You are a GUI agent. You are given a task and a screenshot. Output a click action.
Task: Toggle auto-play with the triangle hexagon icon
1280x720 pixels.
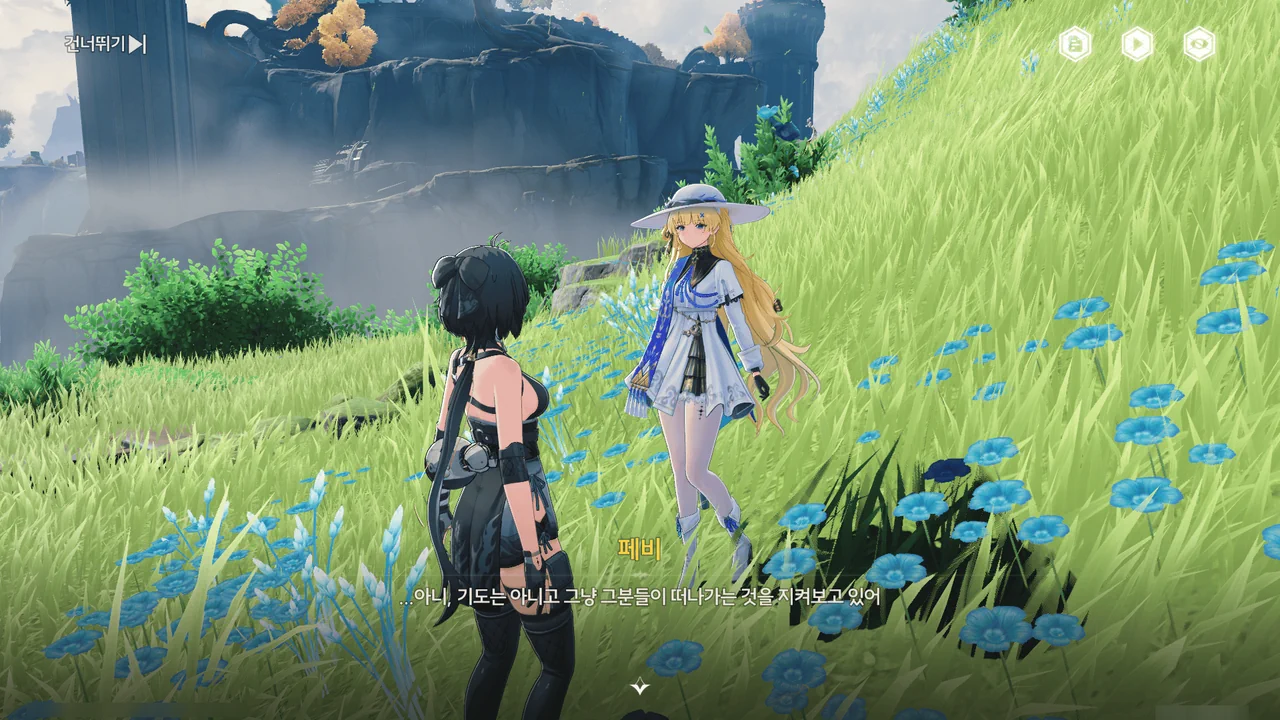click(1137, 44)
